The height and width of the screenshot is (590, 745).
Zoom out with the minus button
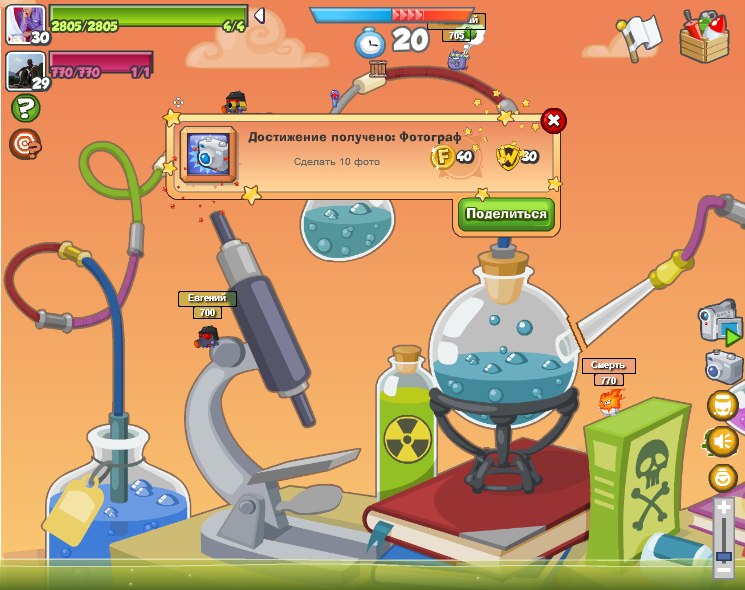(723, 570)
